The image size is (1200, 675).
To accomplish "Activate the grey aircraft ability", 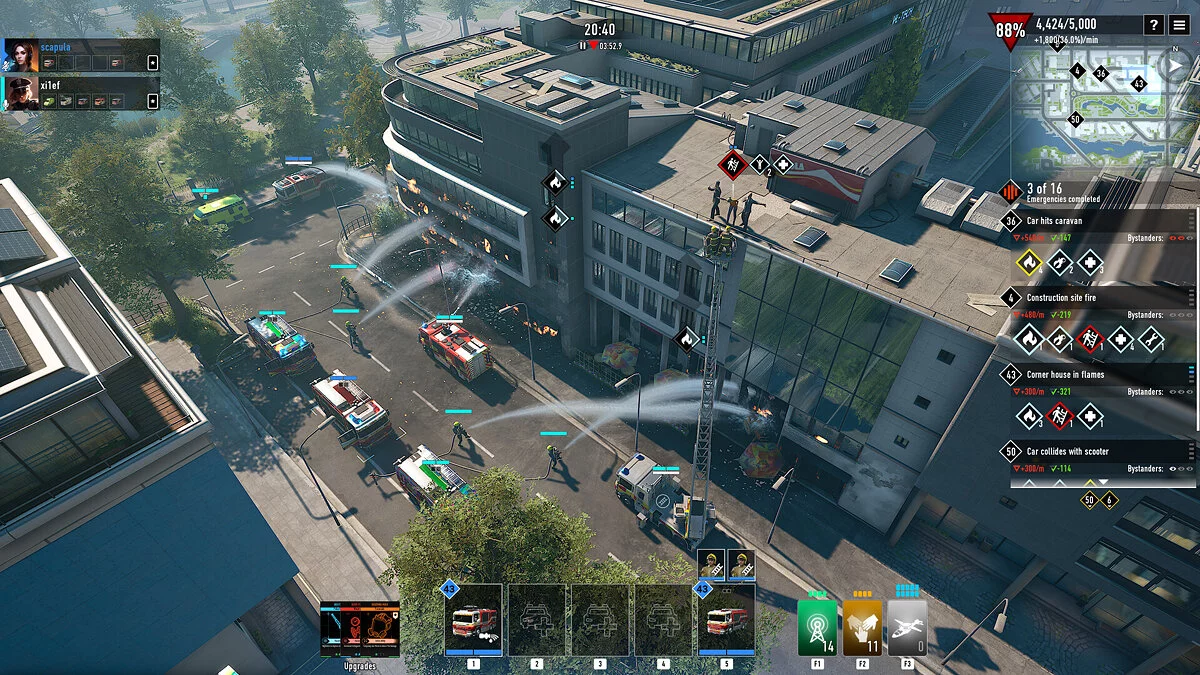I will [907, 627].
